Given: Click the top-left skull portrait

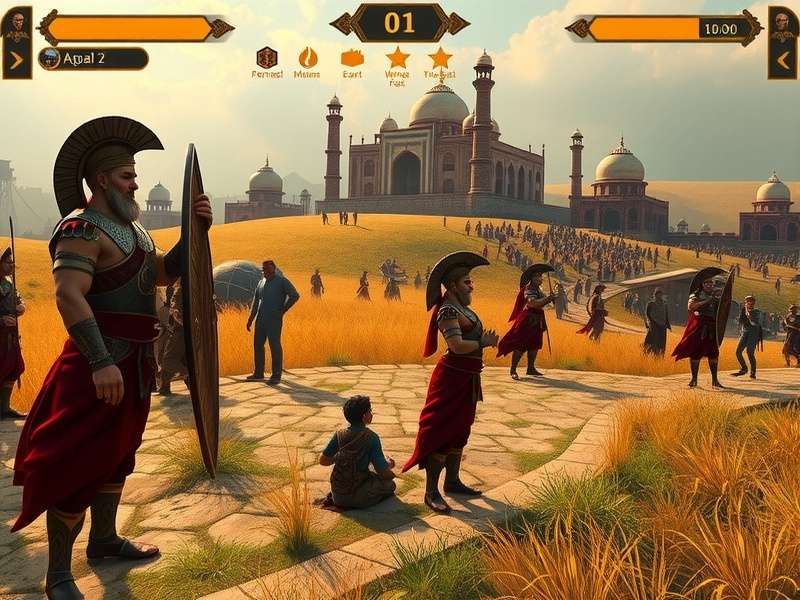Looking at the screenshot, I should coord(16,24).
